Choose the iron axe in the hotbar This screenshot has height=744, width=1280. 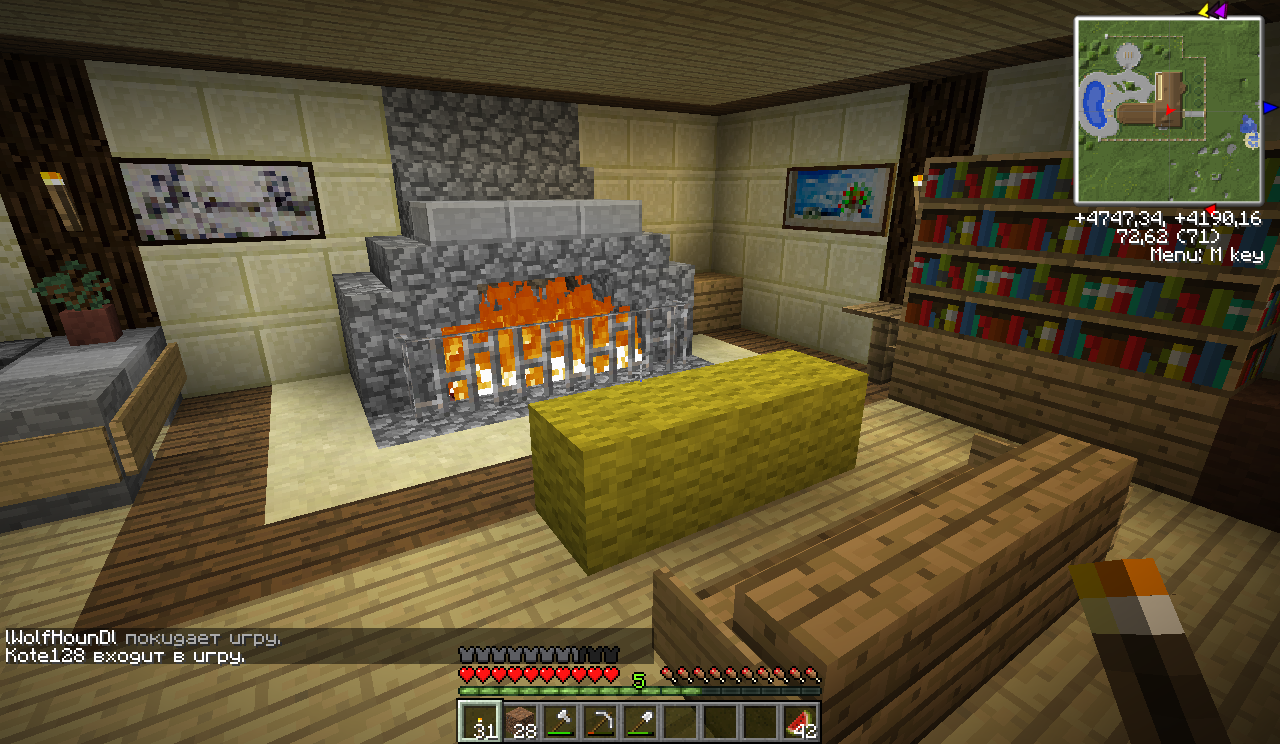tap(559, 721)
